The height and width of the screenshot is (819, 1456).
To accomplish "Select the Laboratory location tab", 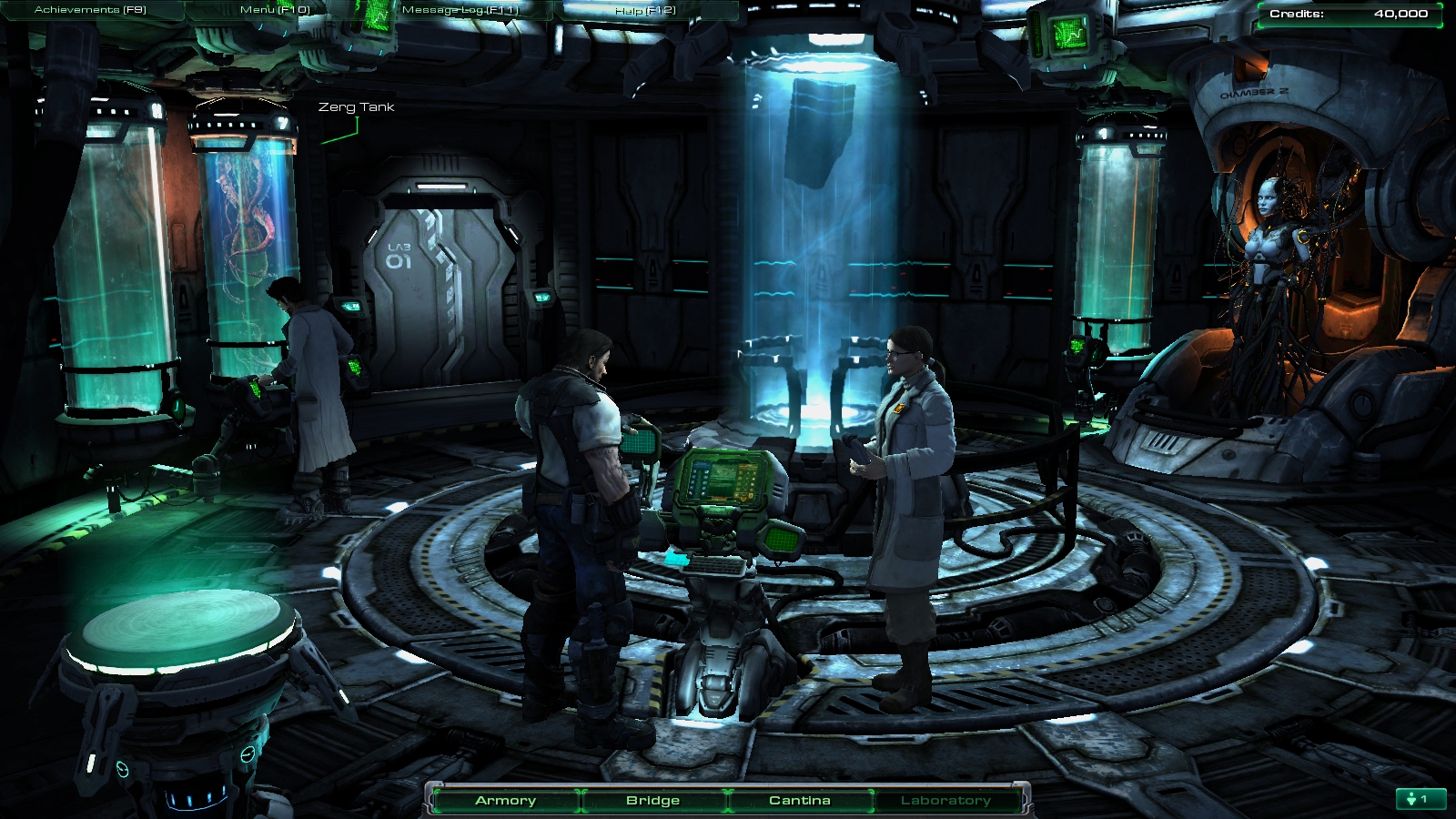I will [945, 801].
